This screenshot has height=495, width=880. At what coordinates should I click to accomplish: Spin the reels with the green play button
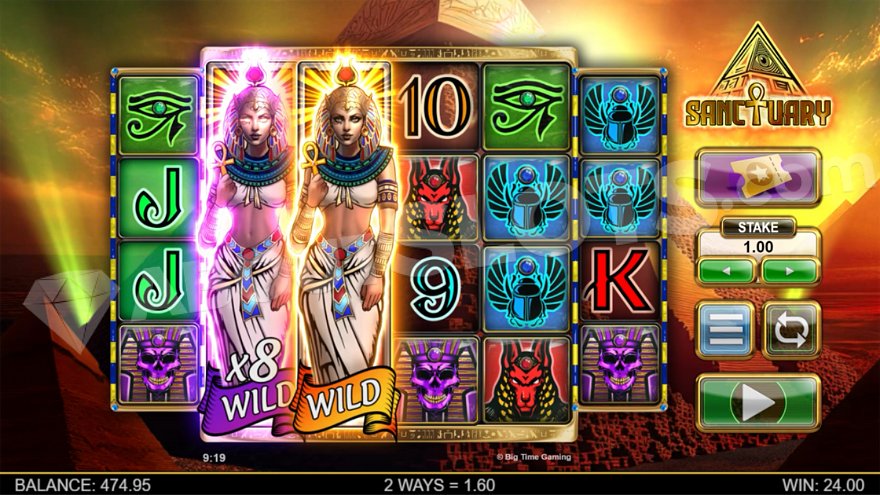[x=757, y=402]
